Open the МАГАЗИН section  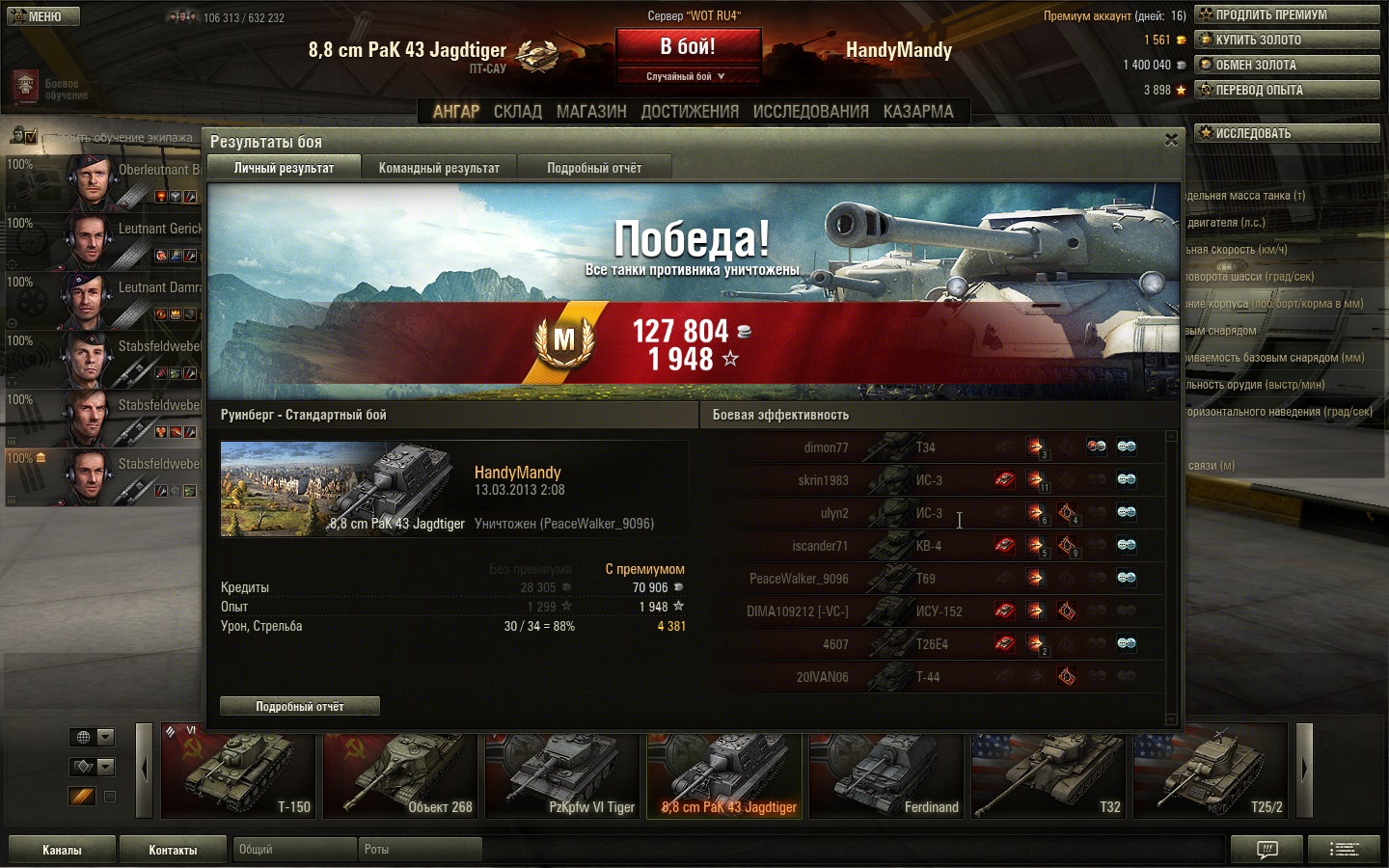coord(591,112)
